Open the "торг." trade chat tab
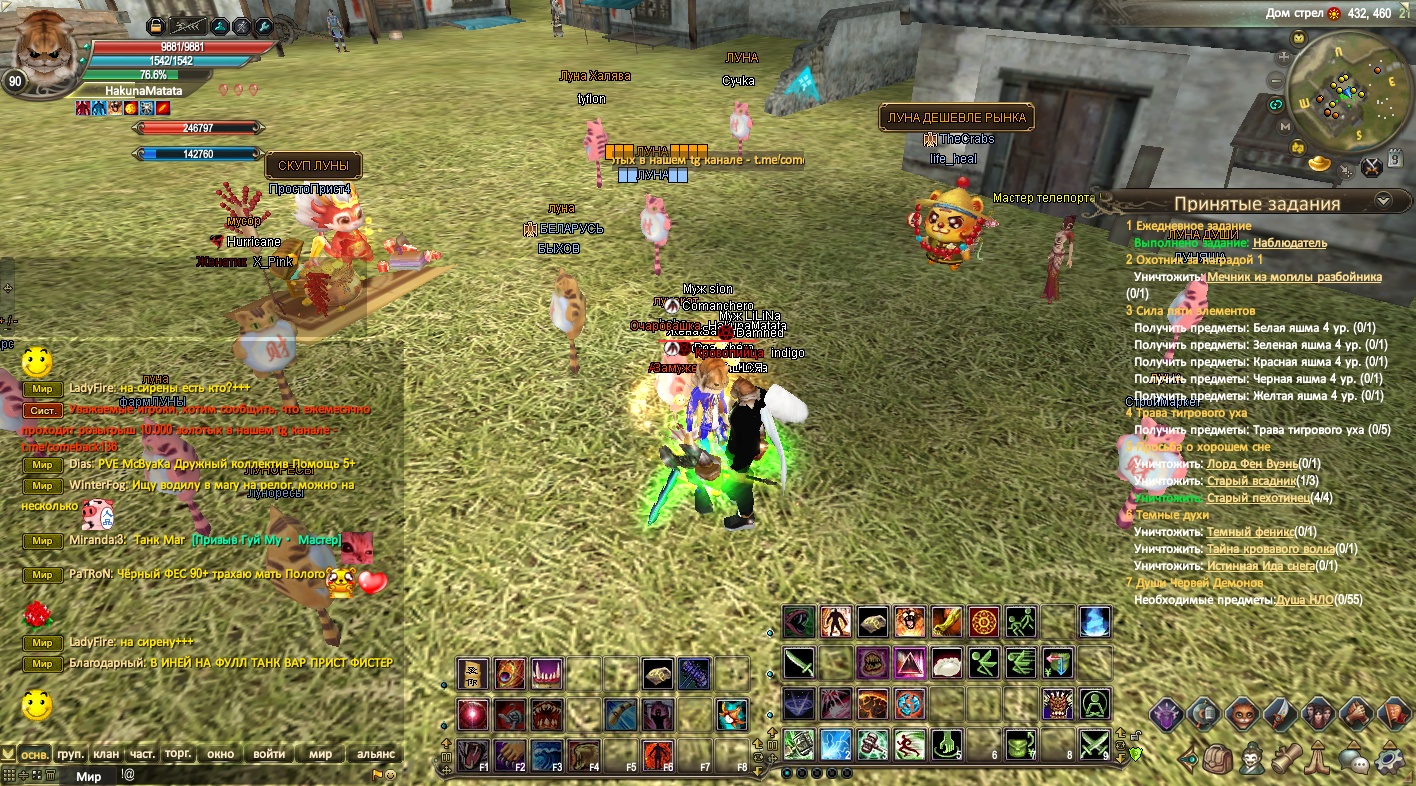 [x=178, y=754]
